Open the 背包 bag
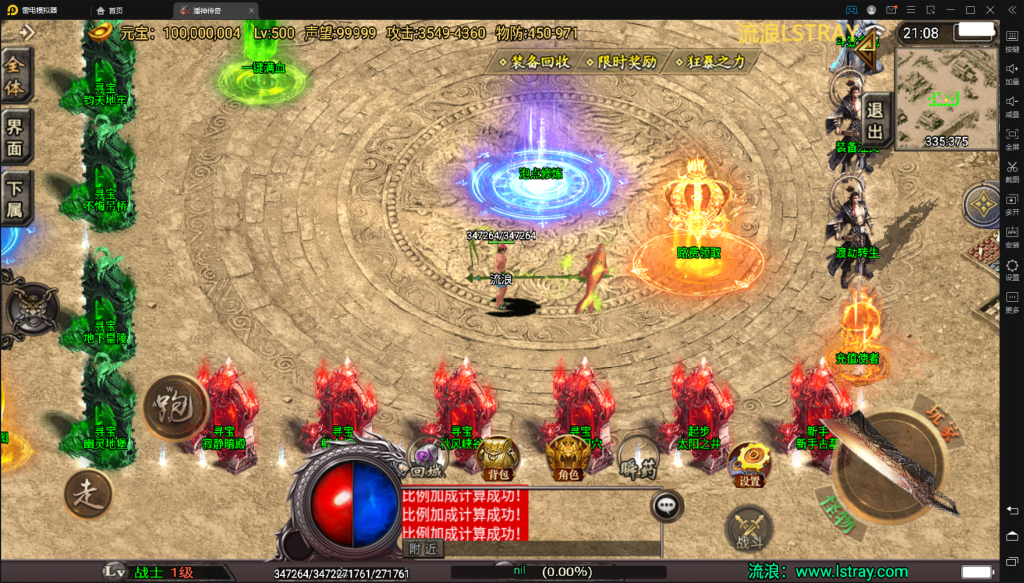This screenshot has height=583, width=1024. [x=497, y=458]
